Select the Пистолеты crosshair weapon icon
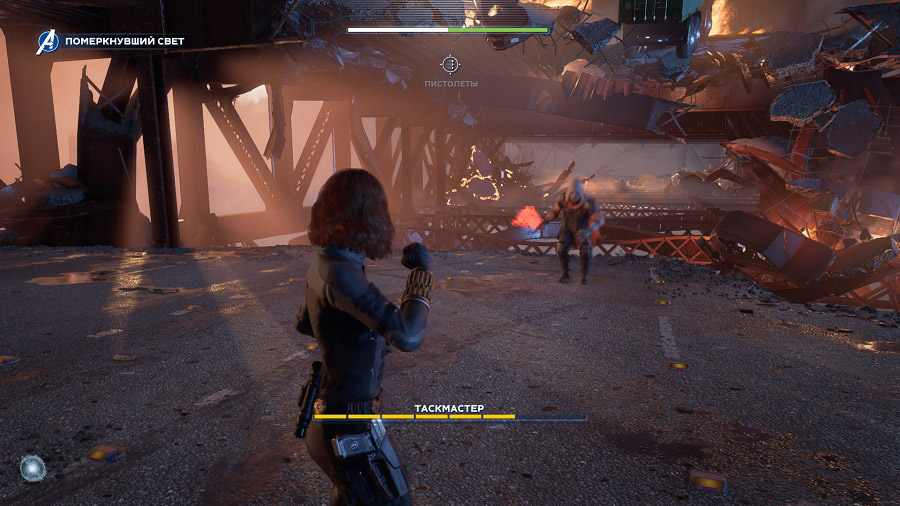Viewport: 900px width, 506px height. tap(450, 65)
